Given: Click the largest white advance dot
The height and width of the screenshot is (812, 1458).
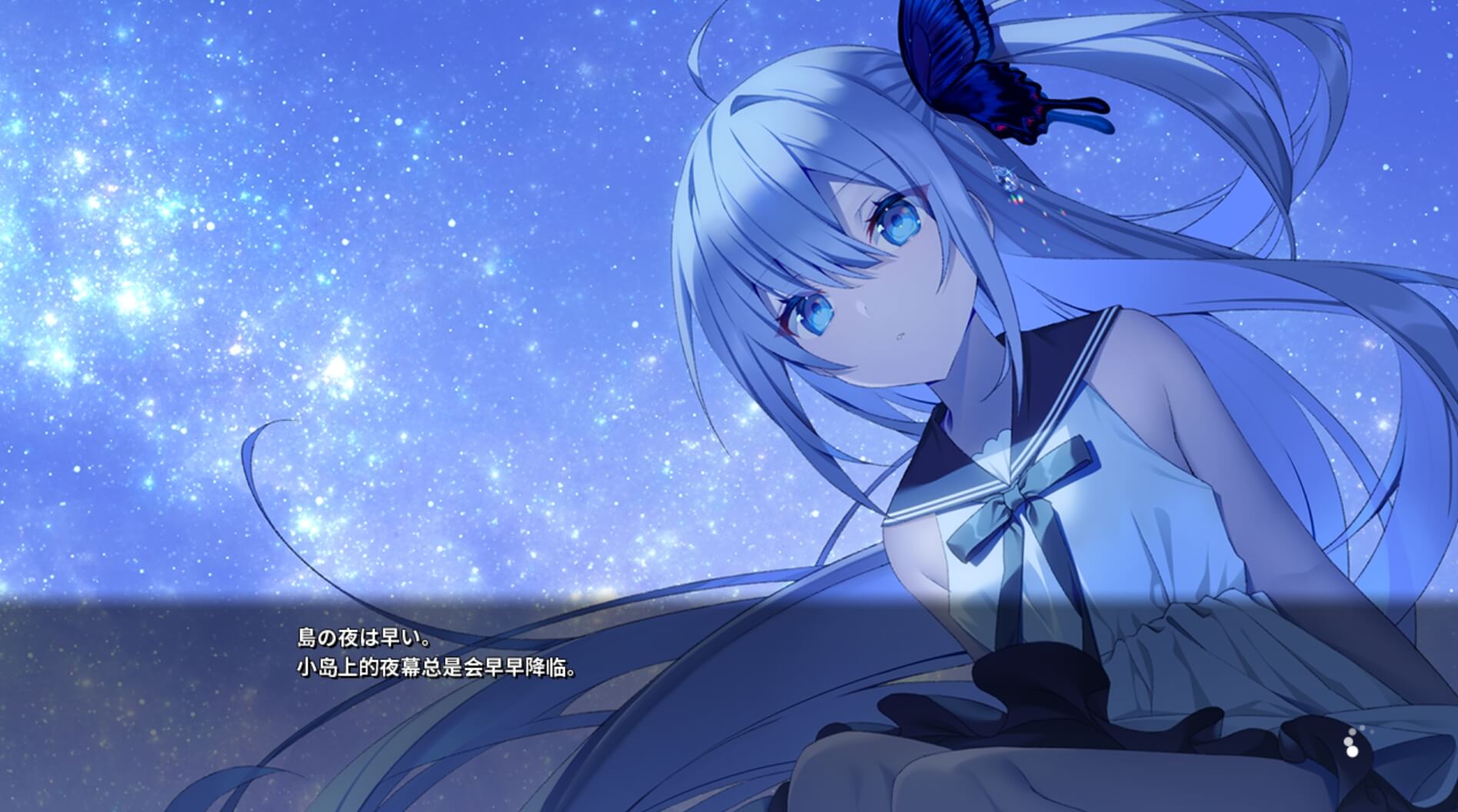Looking at the screenshot, I should point(1353,751).
